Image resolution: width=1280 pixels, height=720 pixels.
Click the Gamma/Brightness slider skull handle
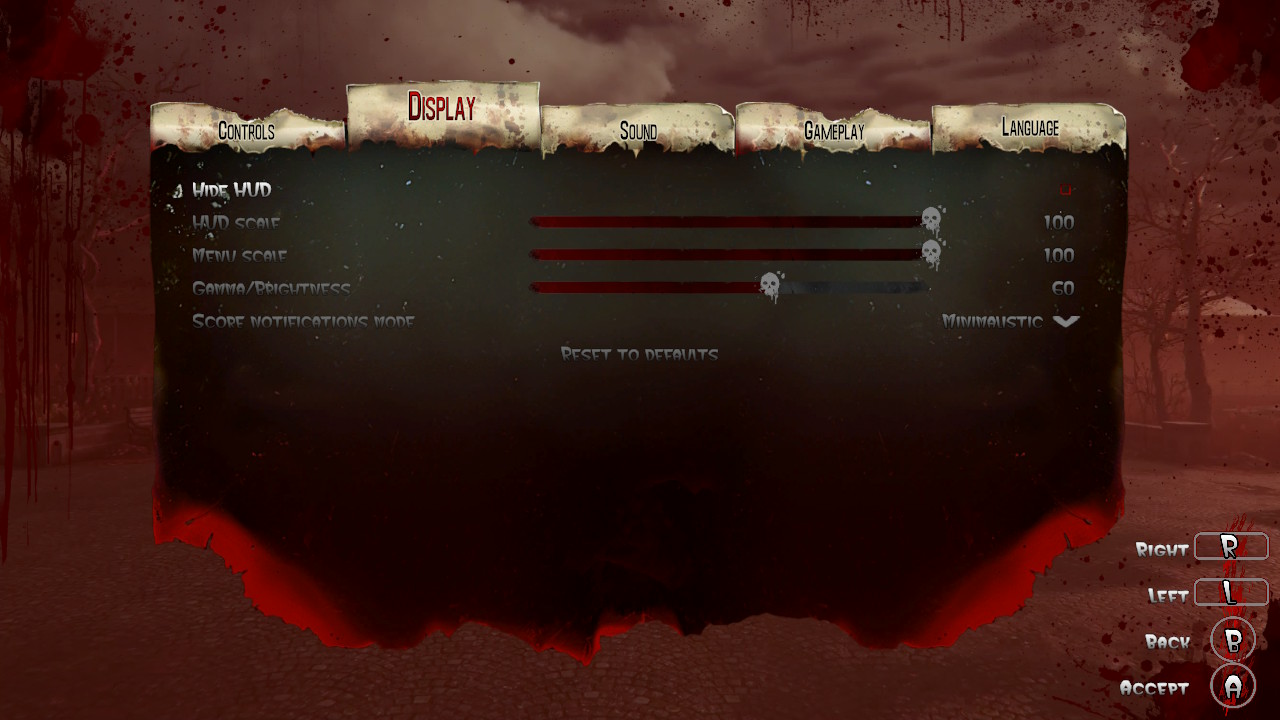pos(769,288)
